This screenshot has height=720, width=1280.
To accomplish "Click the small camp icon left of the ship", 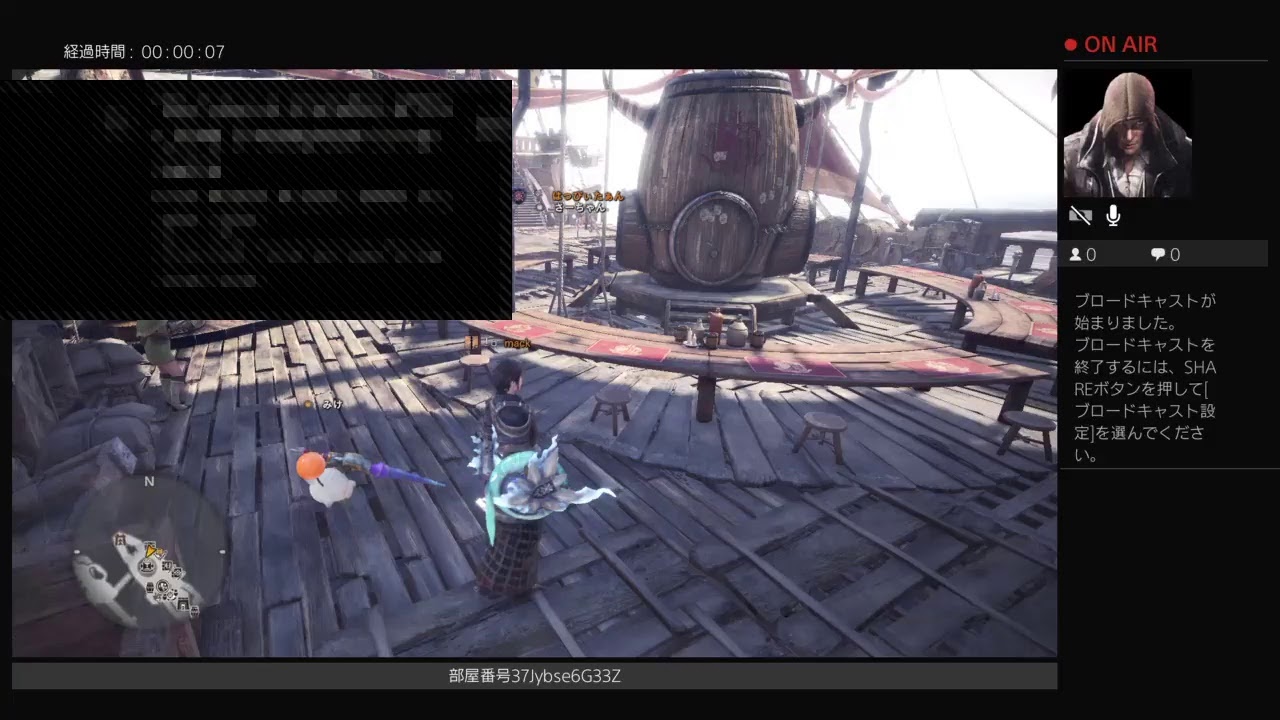I will tap(120, 539).
